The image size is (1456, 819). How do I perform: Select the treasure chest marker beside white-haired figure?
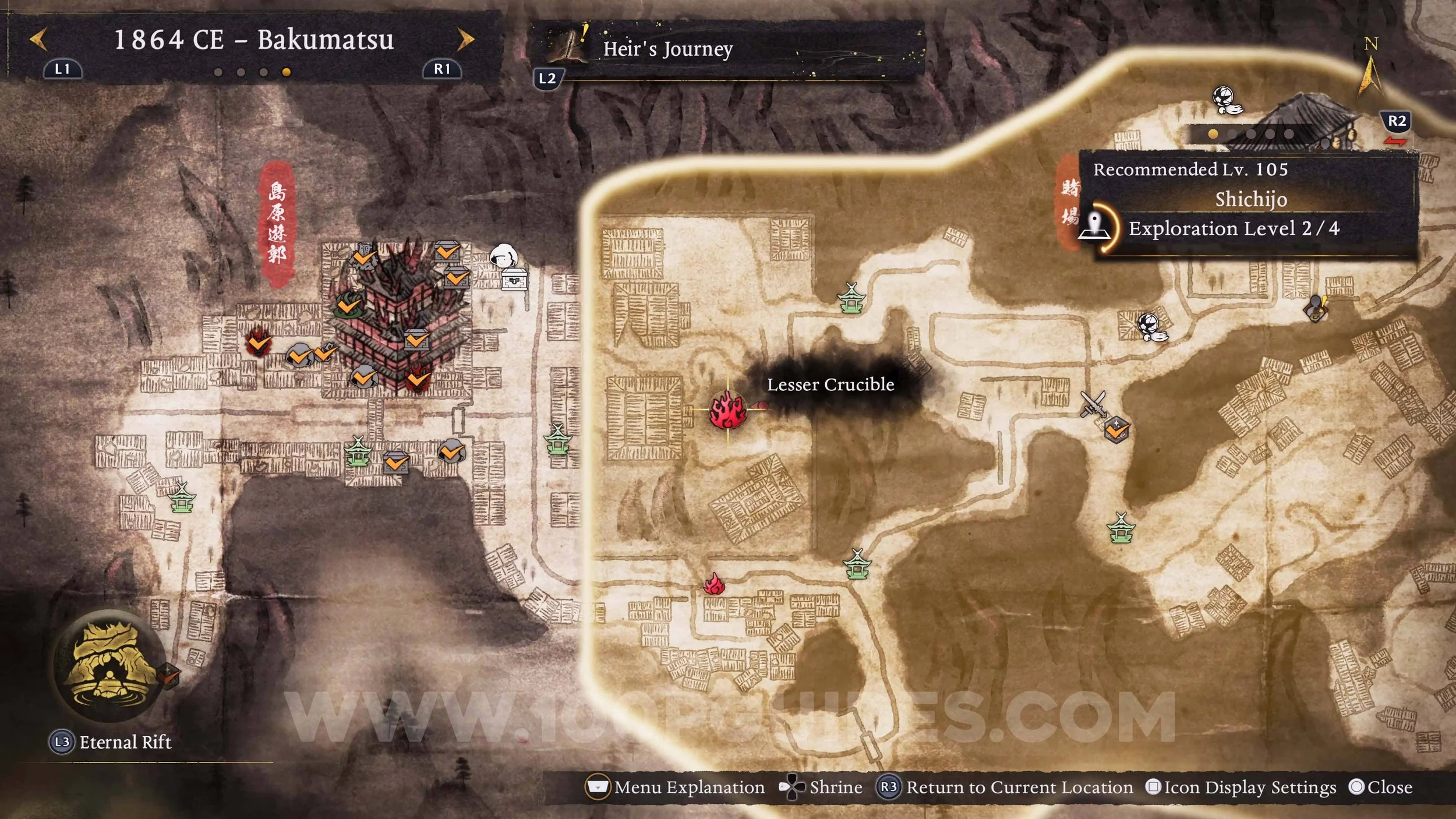tap(514, 280)
